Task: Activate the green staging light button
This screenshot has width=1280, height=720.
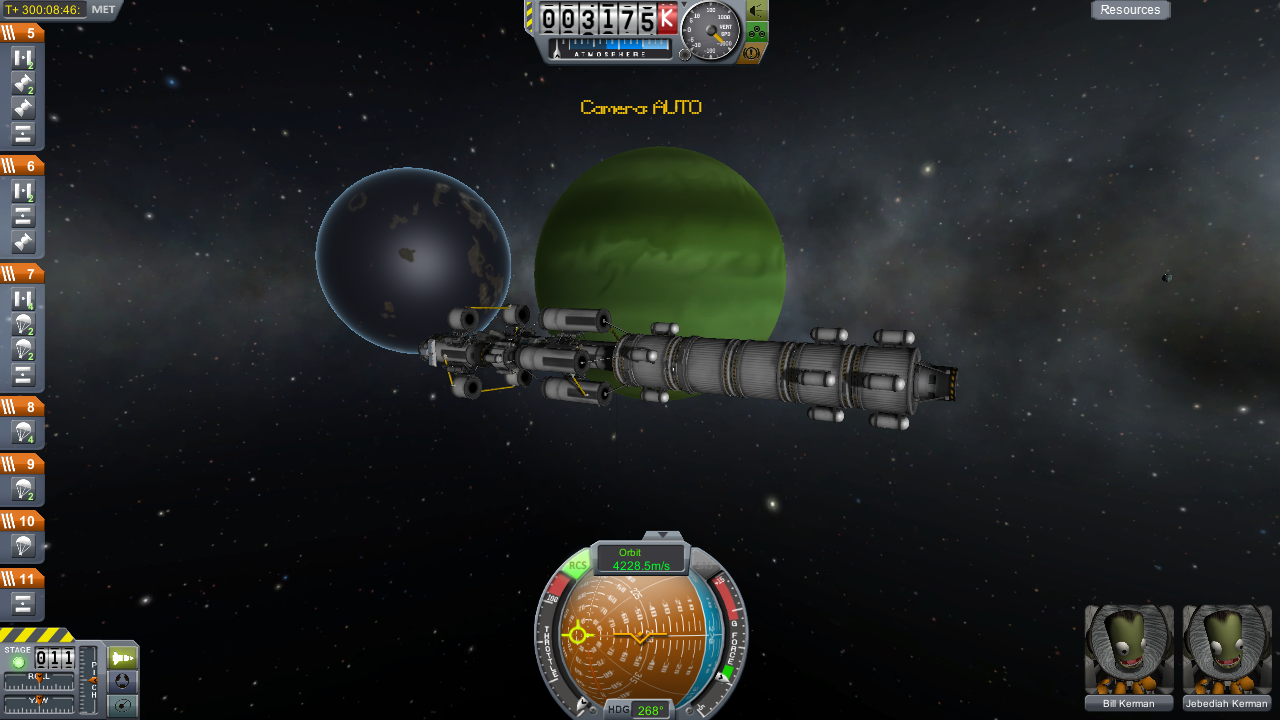Action: [18, 663]
